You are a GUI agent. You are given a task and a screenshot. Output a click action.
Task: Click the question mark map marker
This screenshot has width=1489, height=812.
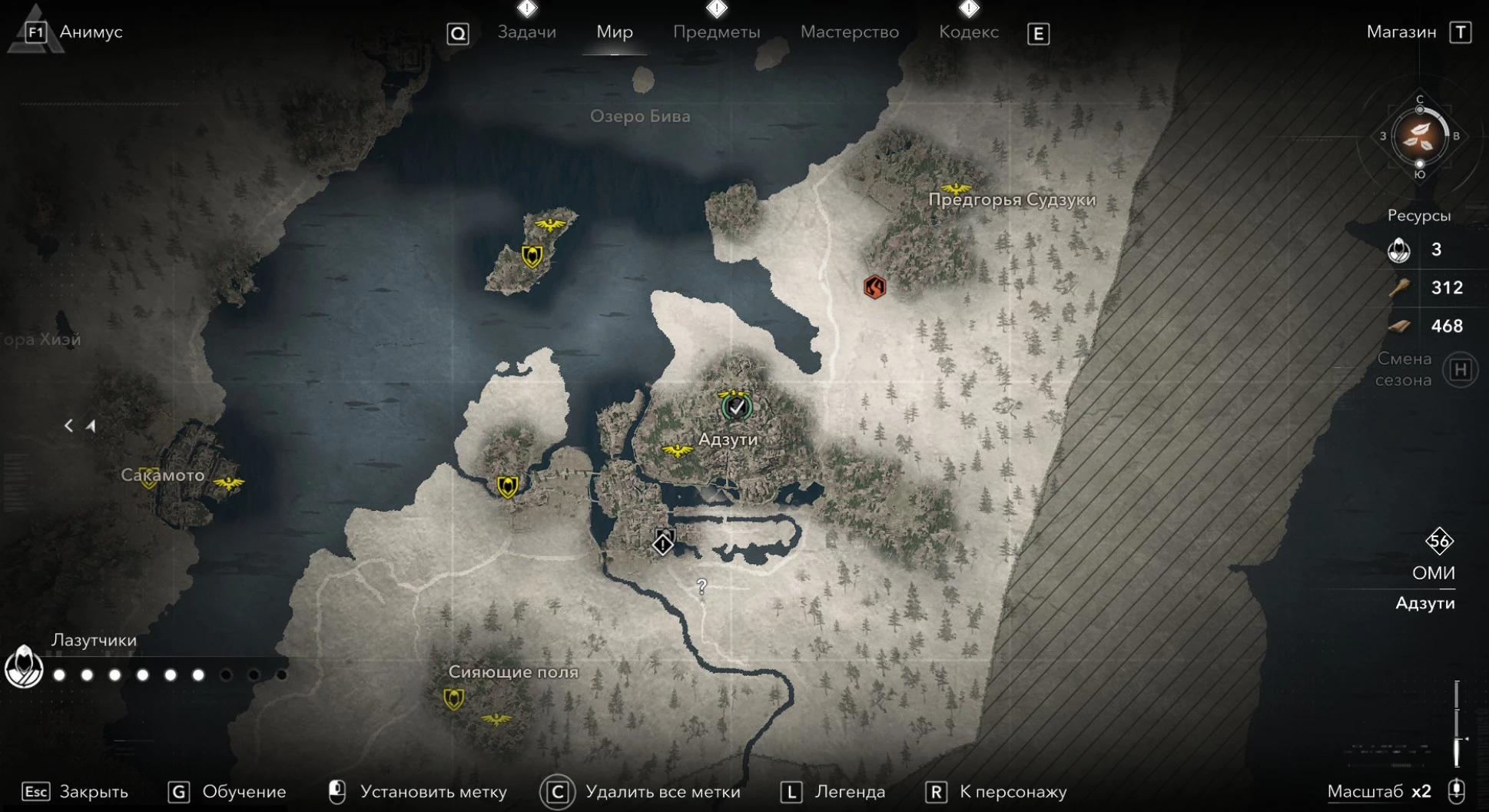click(701, 587)
